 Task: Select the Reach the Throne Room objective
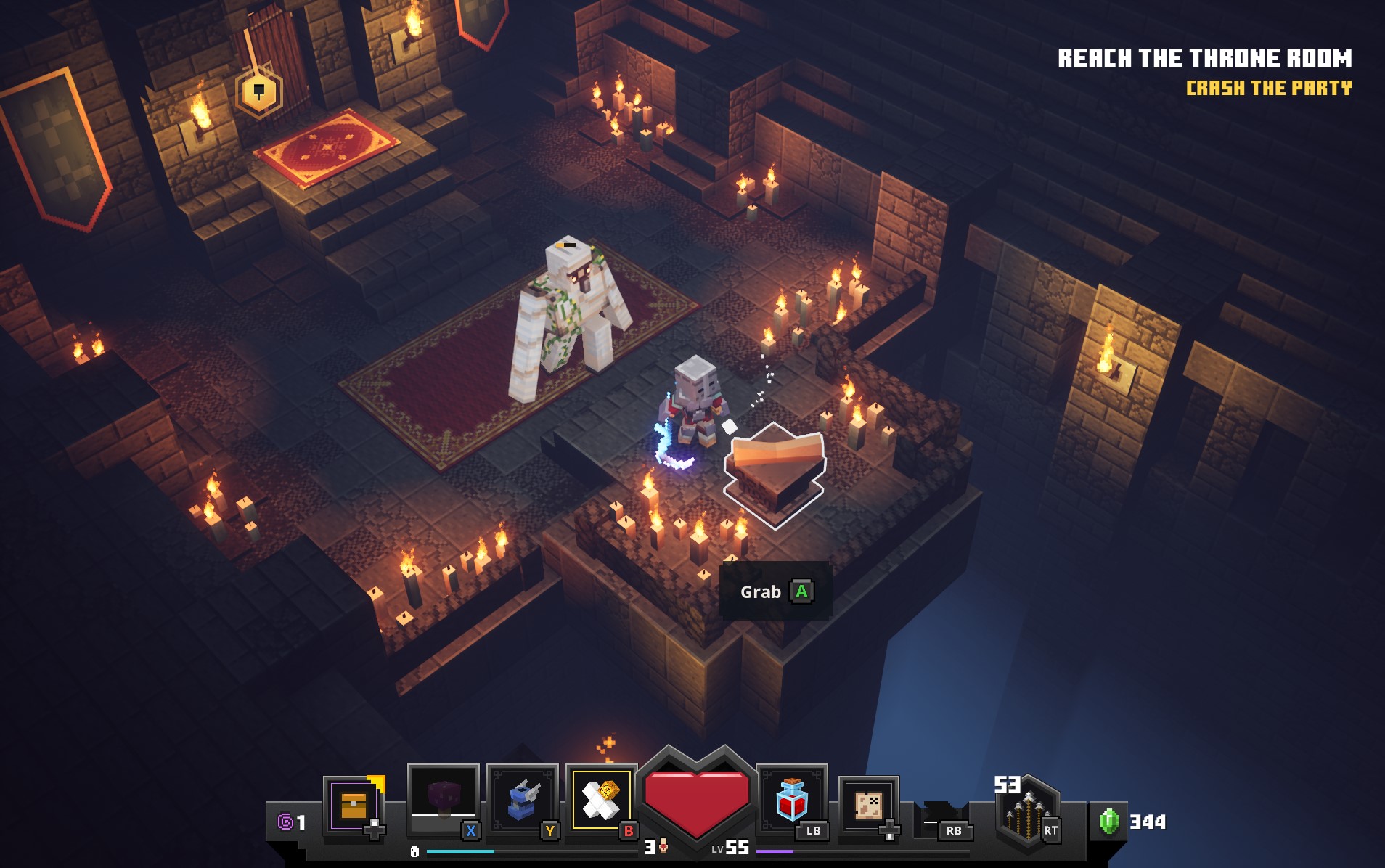pos(1204,58)
